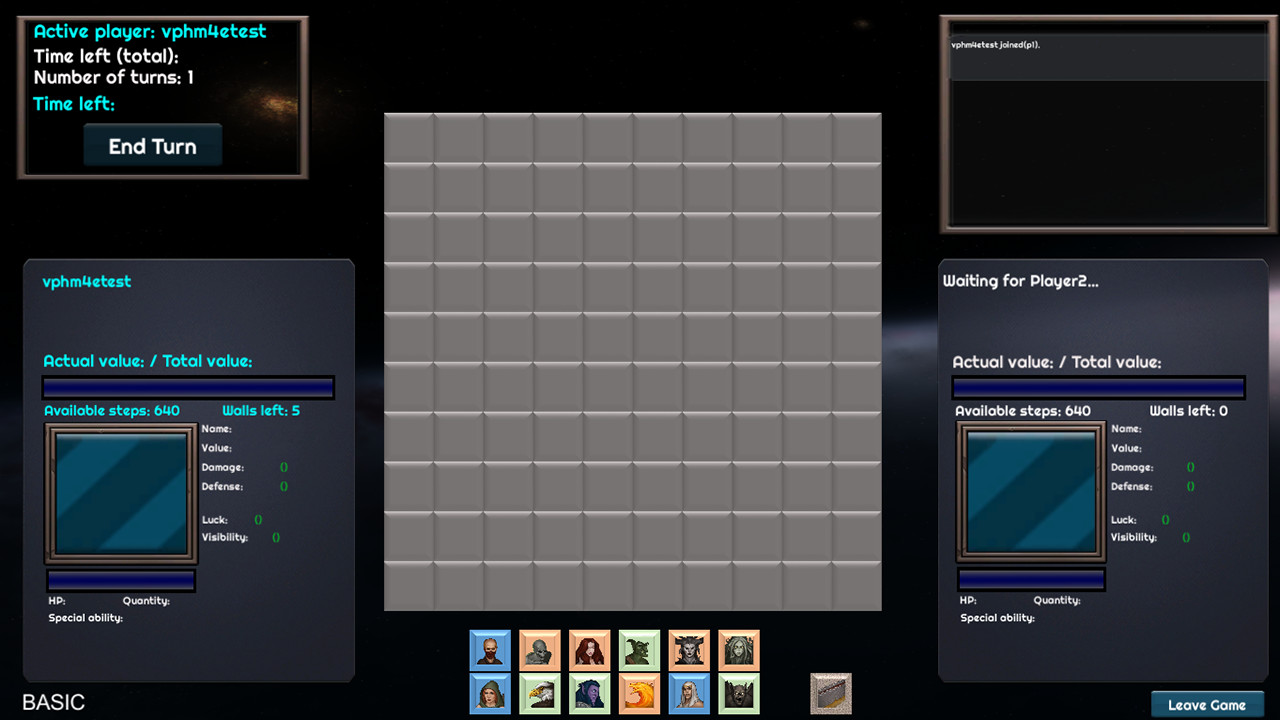Select the eagle griffin character icon
The image size is (1280, 720).
pyautogui.click(x=539, y=694)
